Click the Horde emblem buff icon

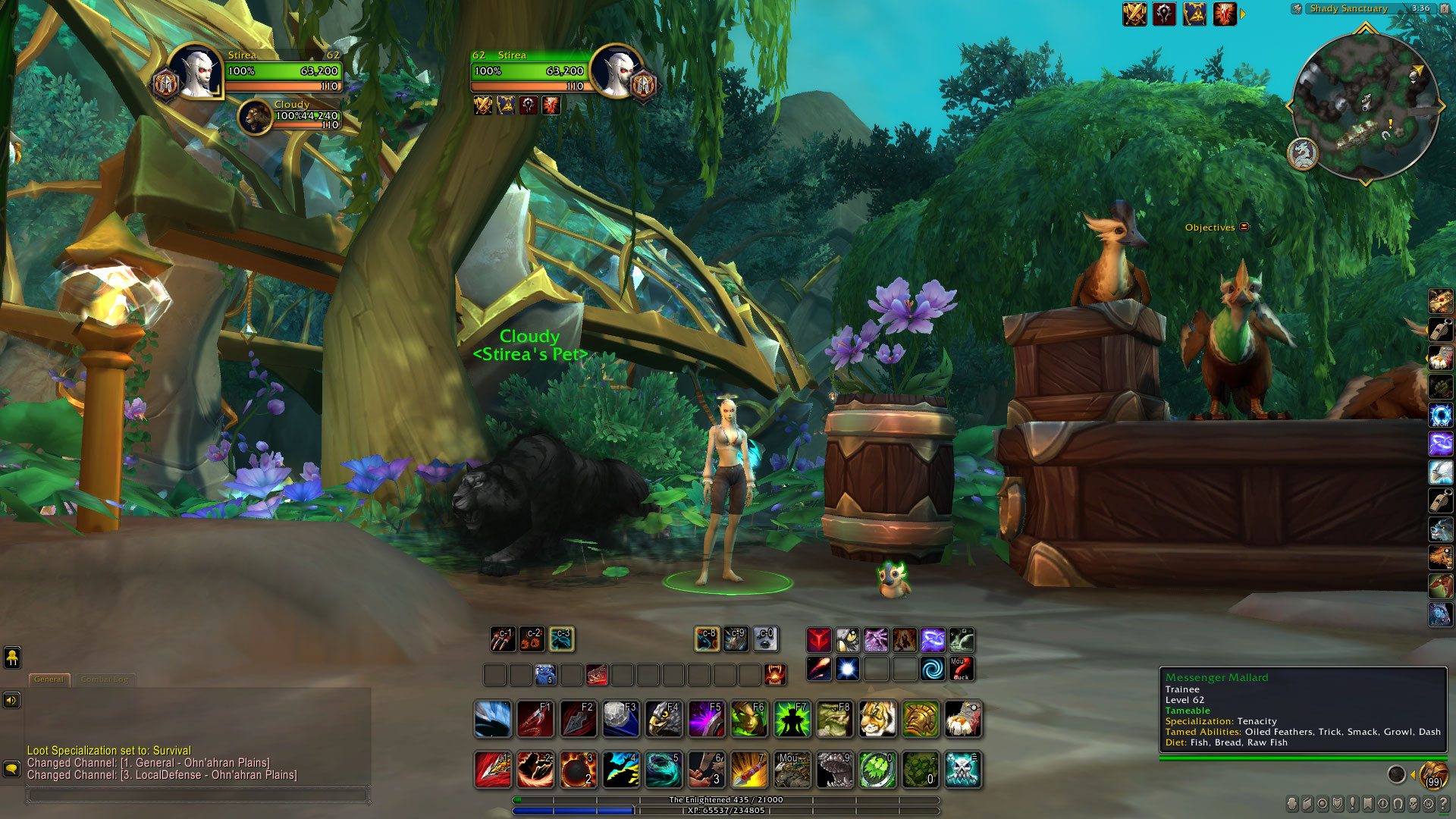(x=1164, y=14)
